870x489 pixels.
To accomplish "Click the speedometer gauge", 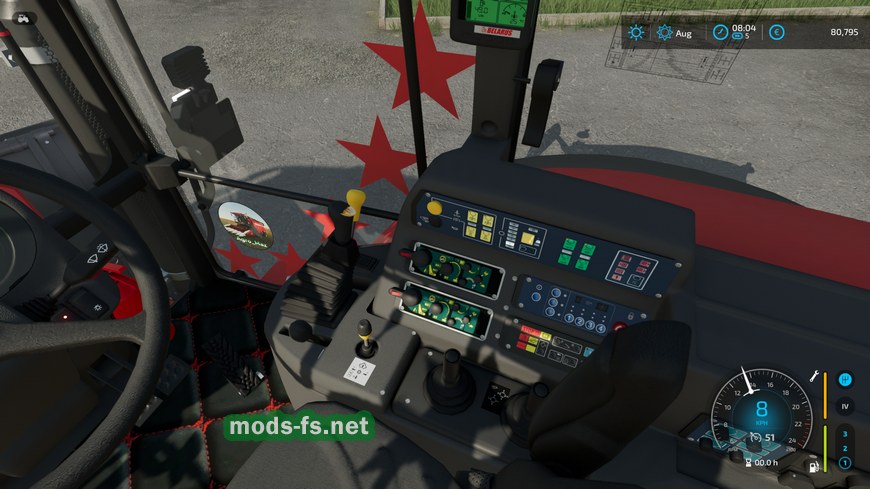I will click(x=761, y=412).
